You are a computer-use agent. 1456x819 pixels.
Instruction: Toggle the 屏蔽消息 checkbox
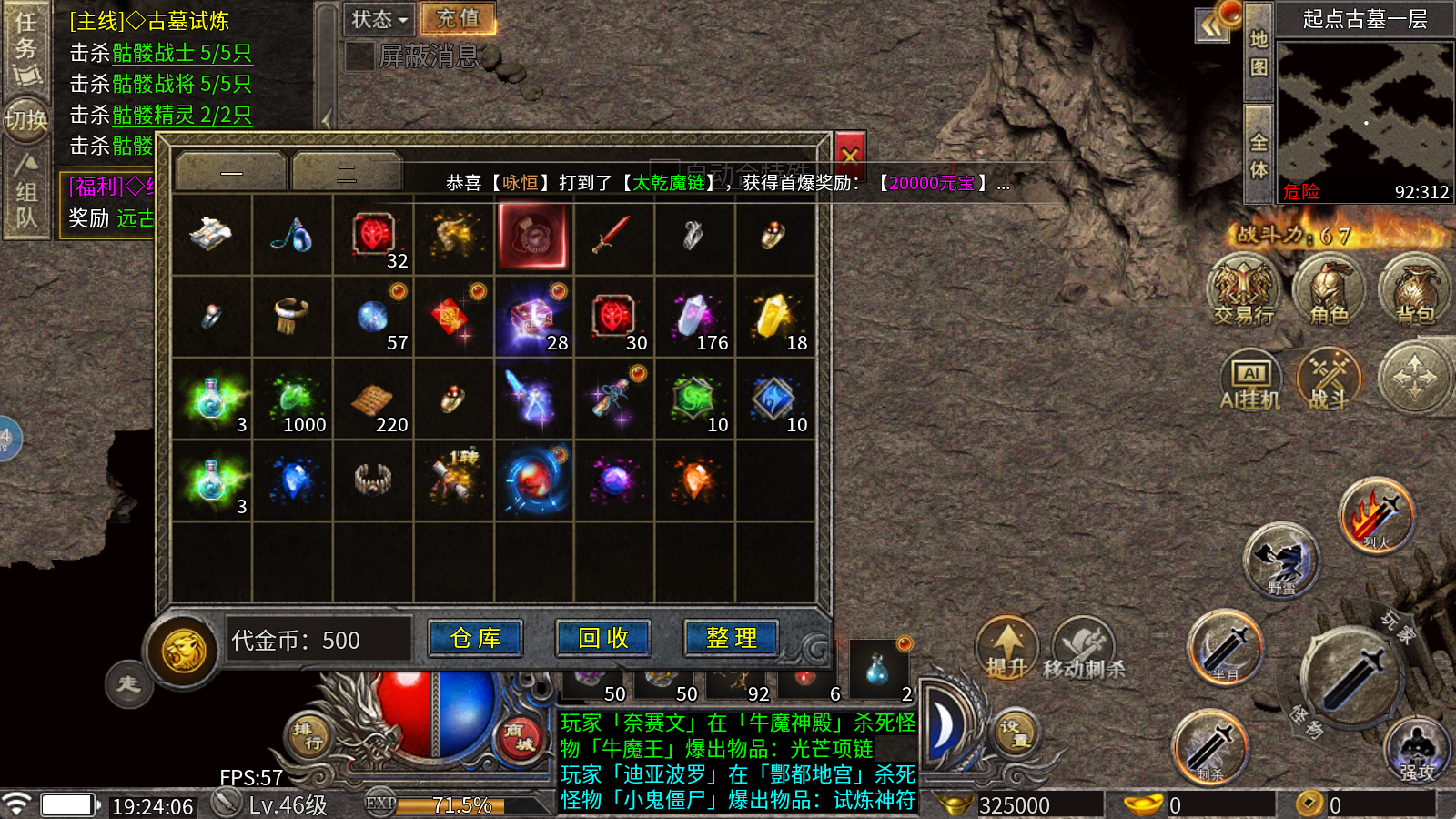click(x=360, y=56)
